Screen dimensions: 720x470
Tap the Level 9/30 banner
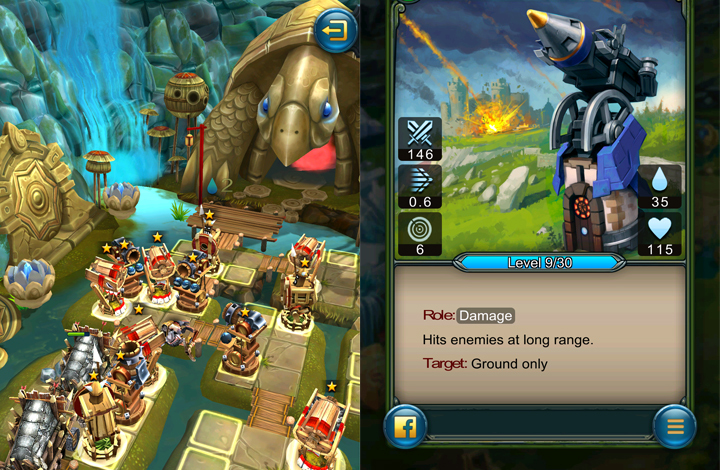[540, 263]
